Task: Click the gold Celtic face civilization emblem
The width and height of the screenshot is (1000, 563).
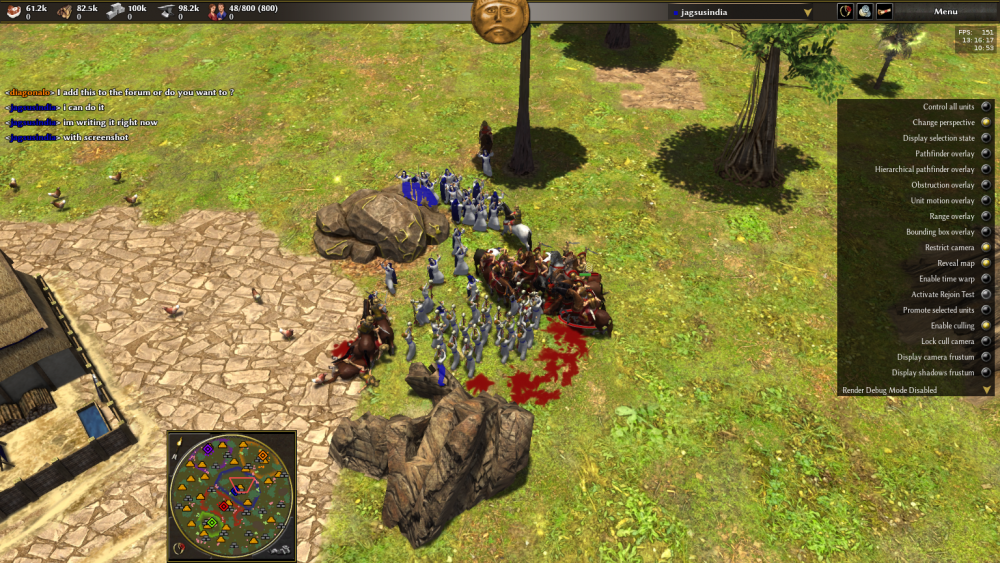Action: point(500,20)
